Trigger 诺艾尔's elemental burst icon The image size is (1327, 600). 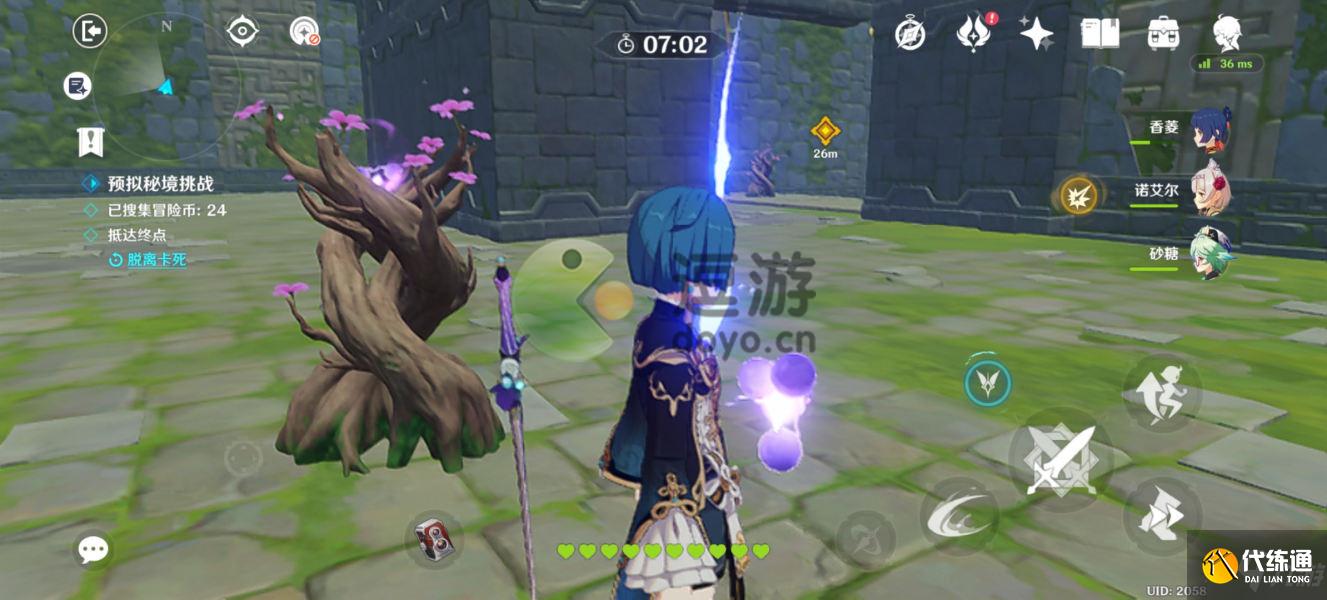(1079, 195)
